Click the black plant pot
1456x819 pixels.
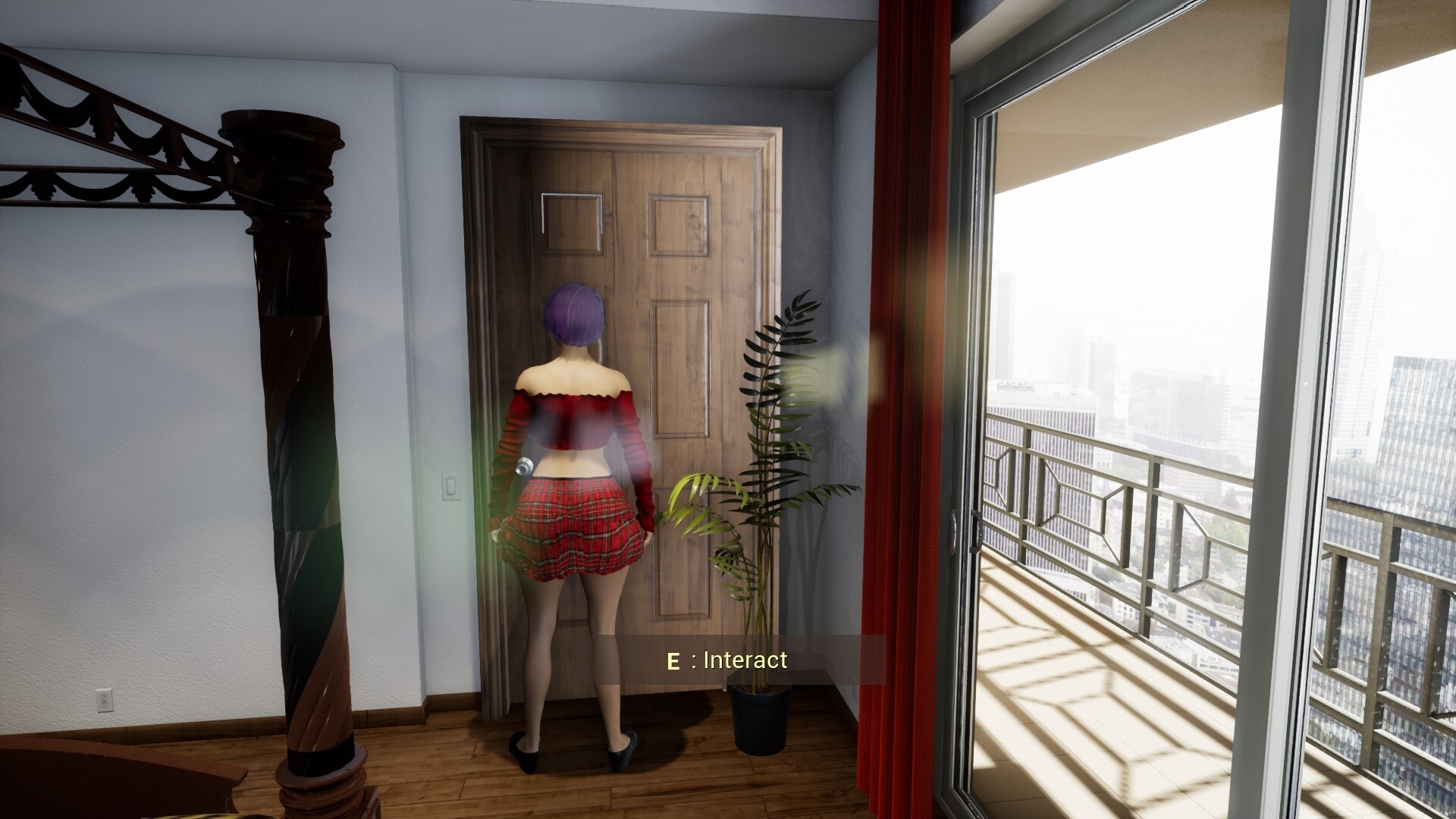point(761,720)
